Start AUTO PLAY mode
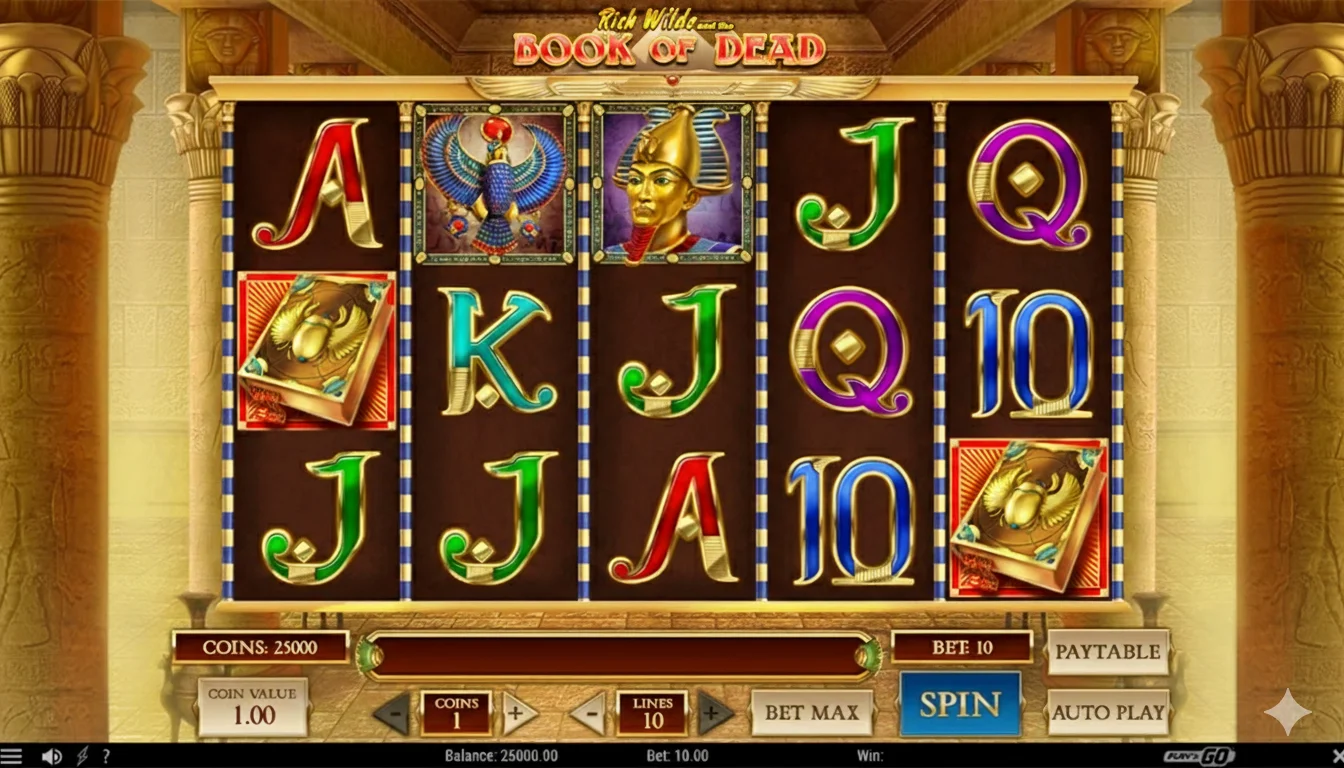The height and width of the screenshot is (768, 1344). coord(1108,713)
